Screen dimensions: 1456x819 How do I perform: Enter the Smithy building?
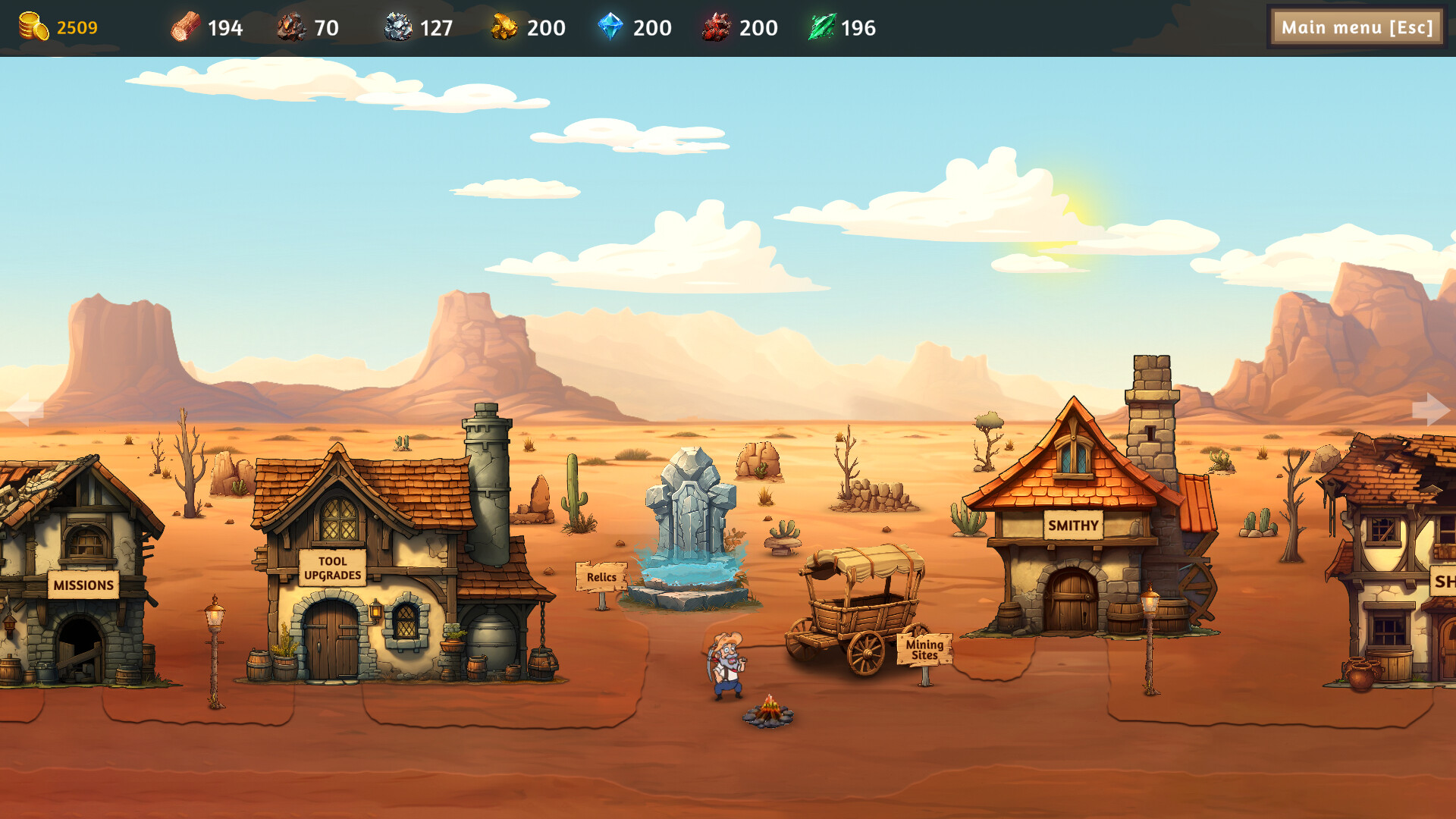pyautogui.click(x=1072, y=525)
